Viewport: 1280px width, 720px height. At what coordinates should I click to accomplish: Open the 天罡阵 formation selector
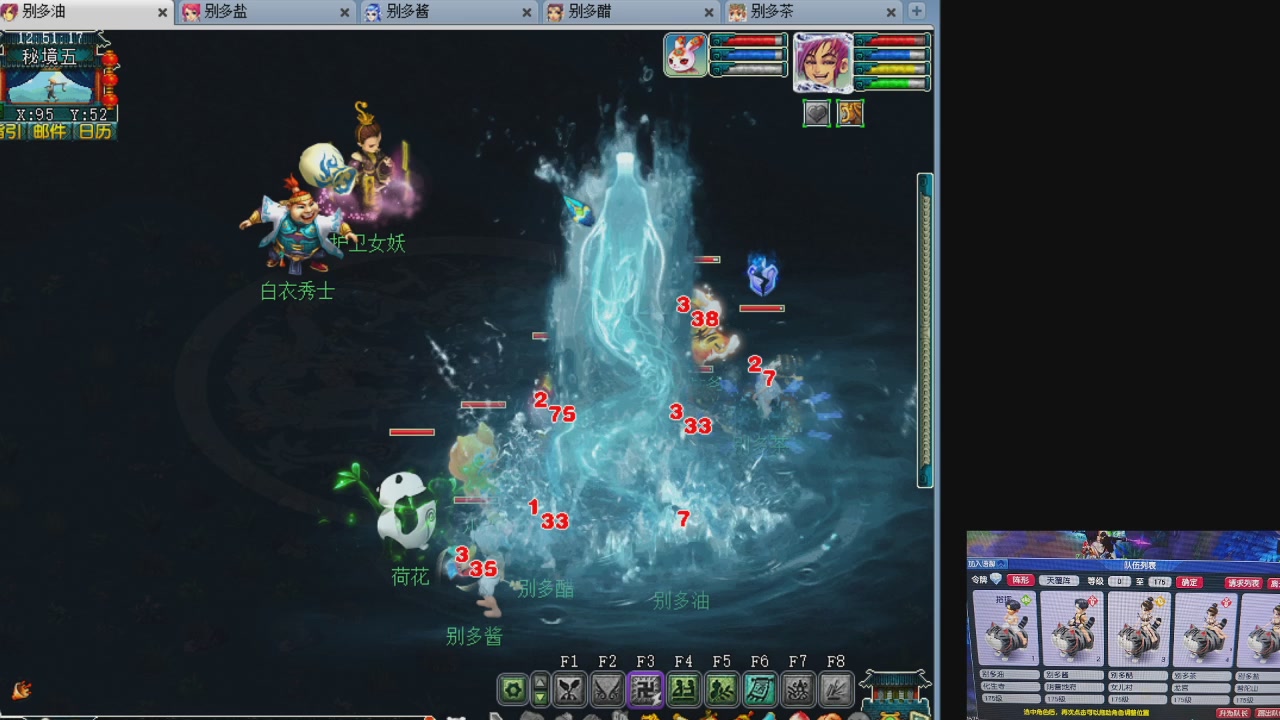pos(1059,581)
